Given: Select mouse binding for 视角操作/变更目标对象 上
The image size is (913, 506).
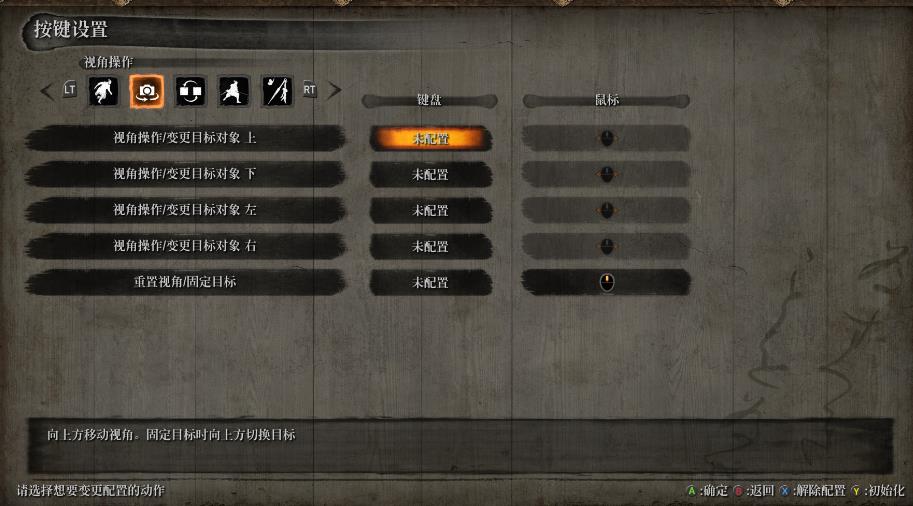Looking at the screenshot, I should coord(606,139).
